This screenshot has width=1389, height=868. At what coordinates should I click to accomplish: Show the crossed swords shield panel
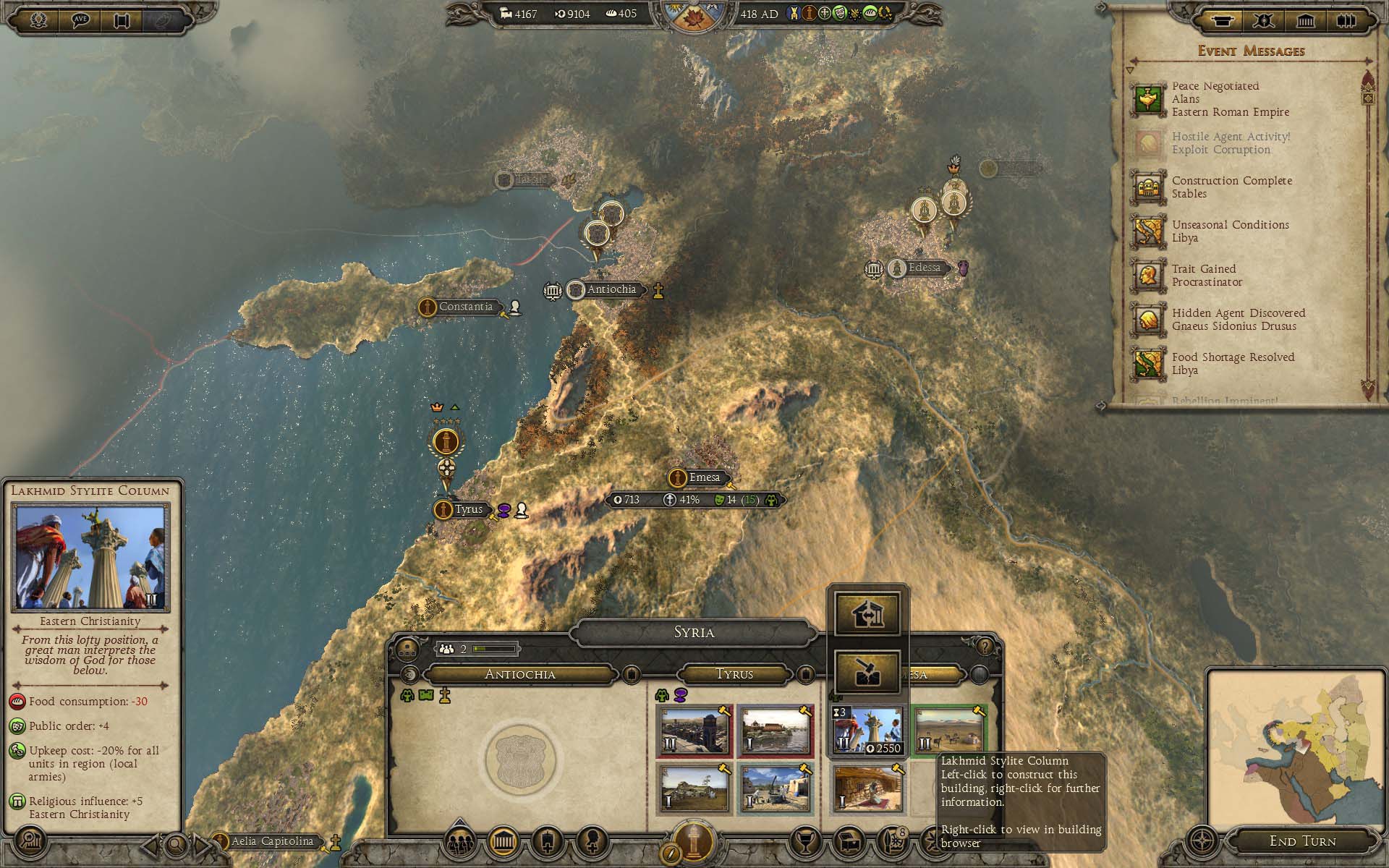point(1263,21)
